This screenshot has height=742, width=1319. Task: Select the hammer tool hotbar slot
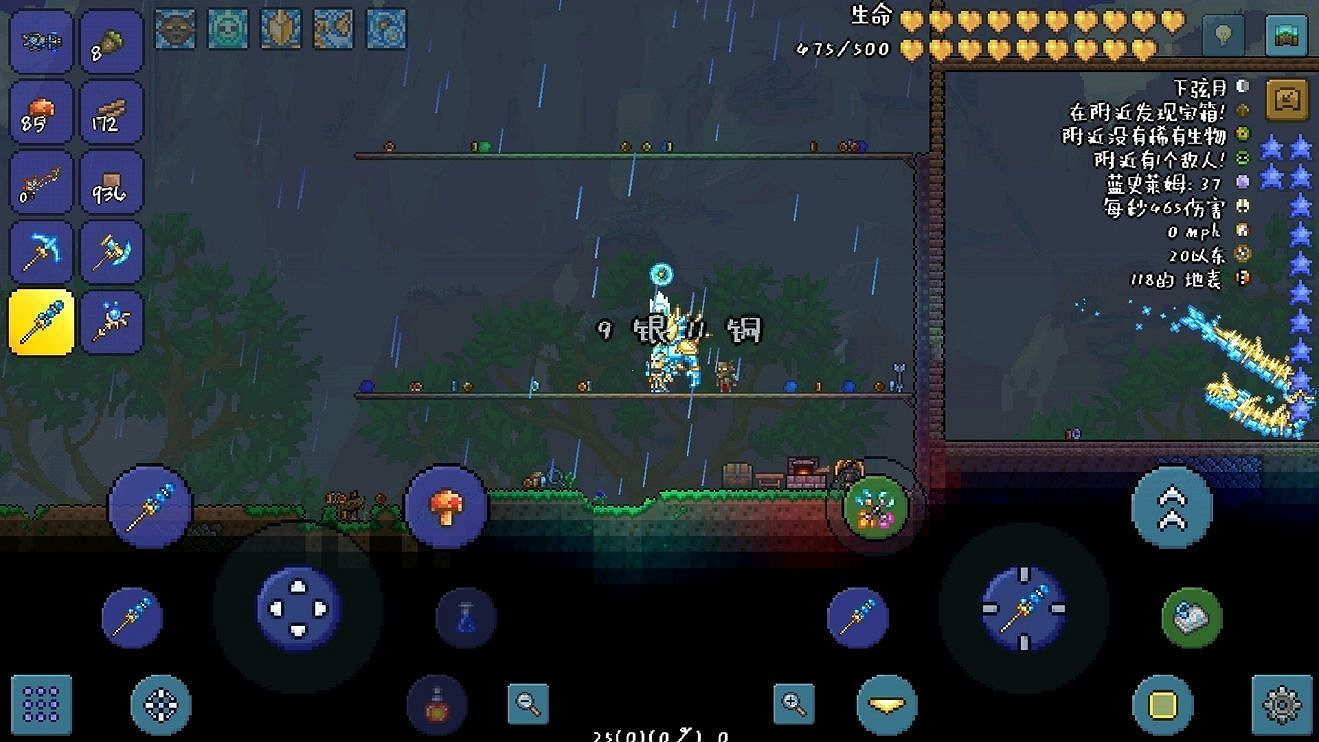point(110,252)
